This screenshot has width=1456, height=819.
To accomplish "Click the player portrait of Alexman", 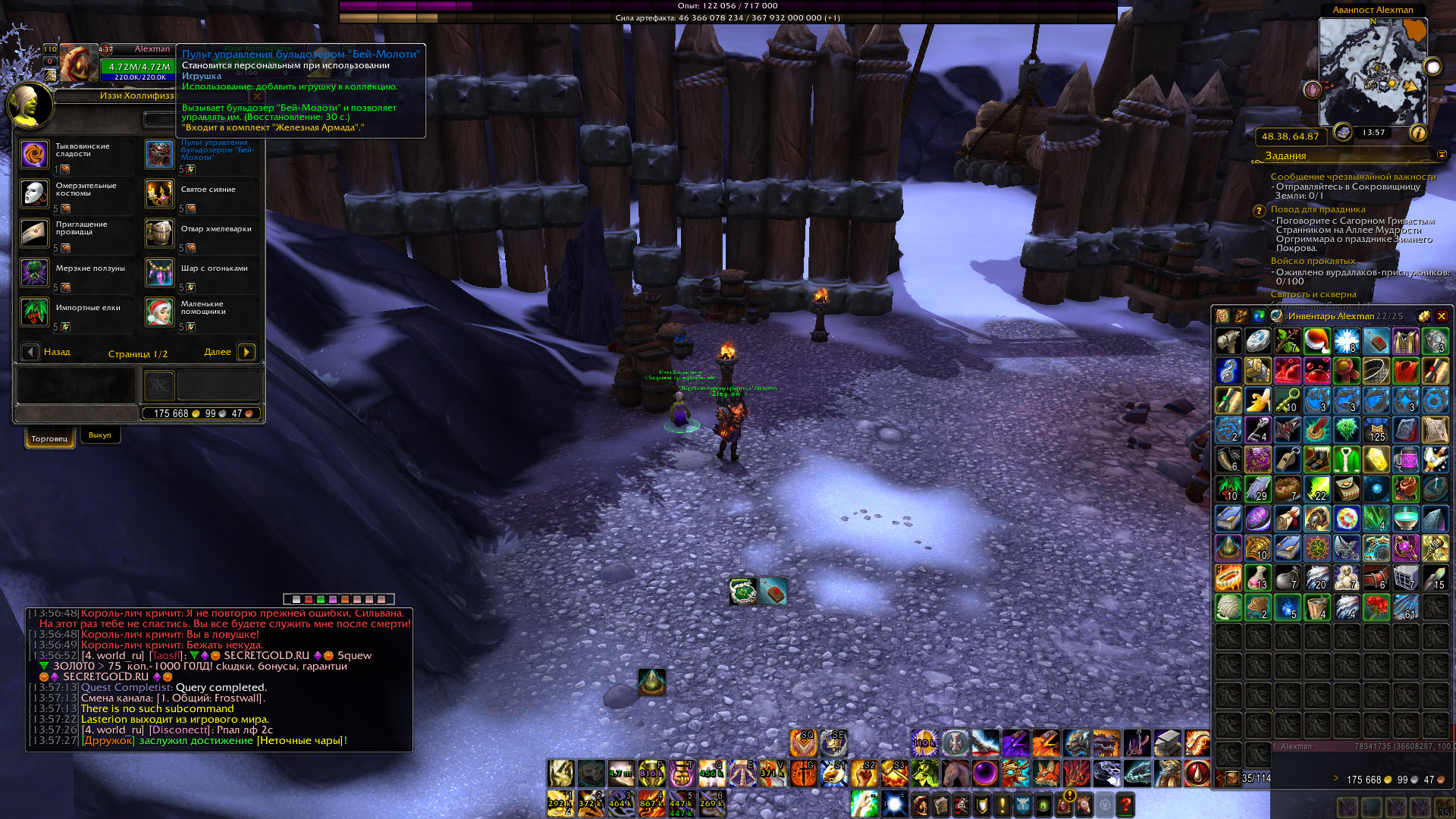I will pyautogui.click(x=78, y=64).
